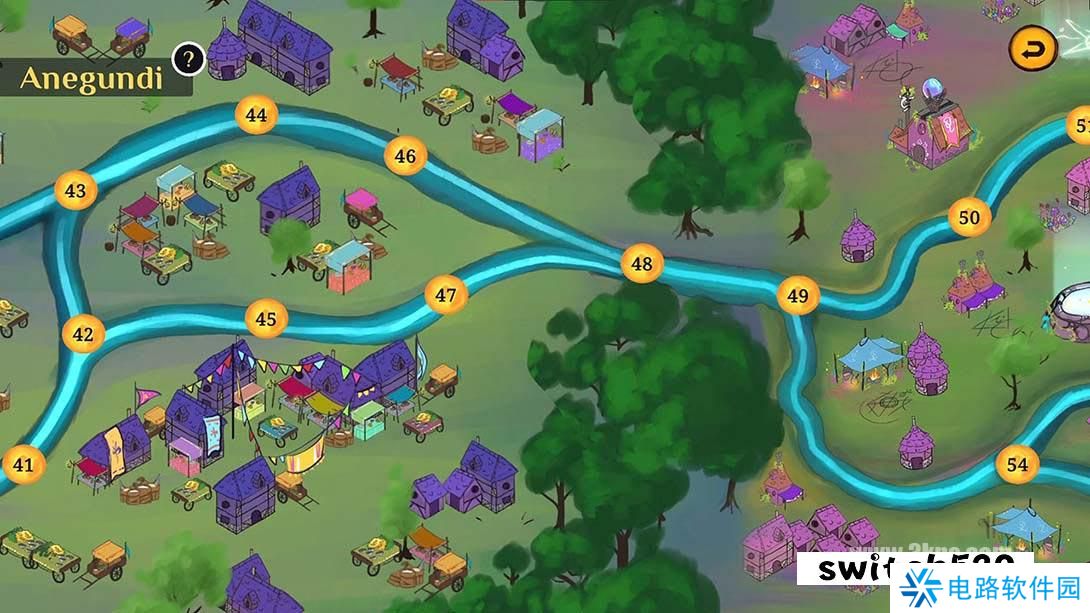Select level 44 node
The width and height of the screenshot is (1090, 613).
click(x=256, y=115)
